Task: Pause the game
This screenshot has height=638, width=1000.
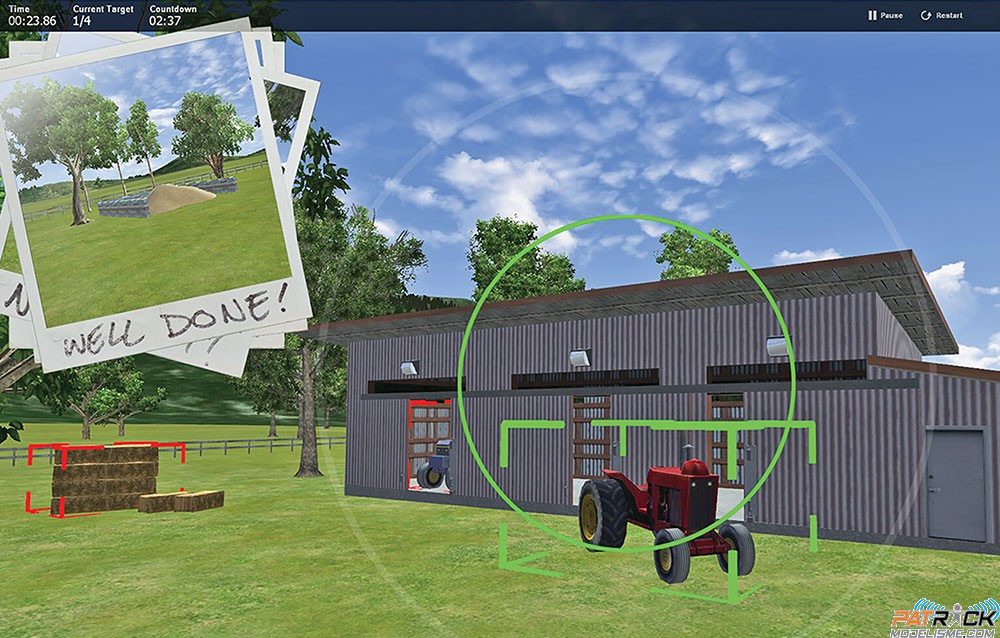Action: [x=885, y=16]
